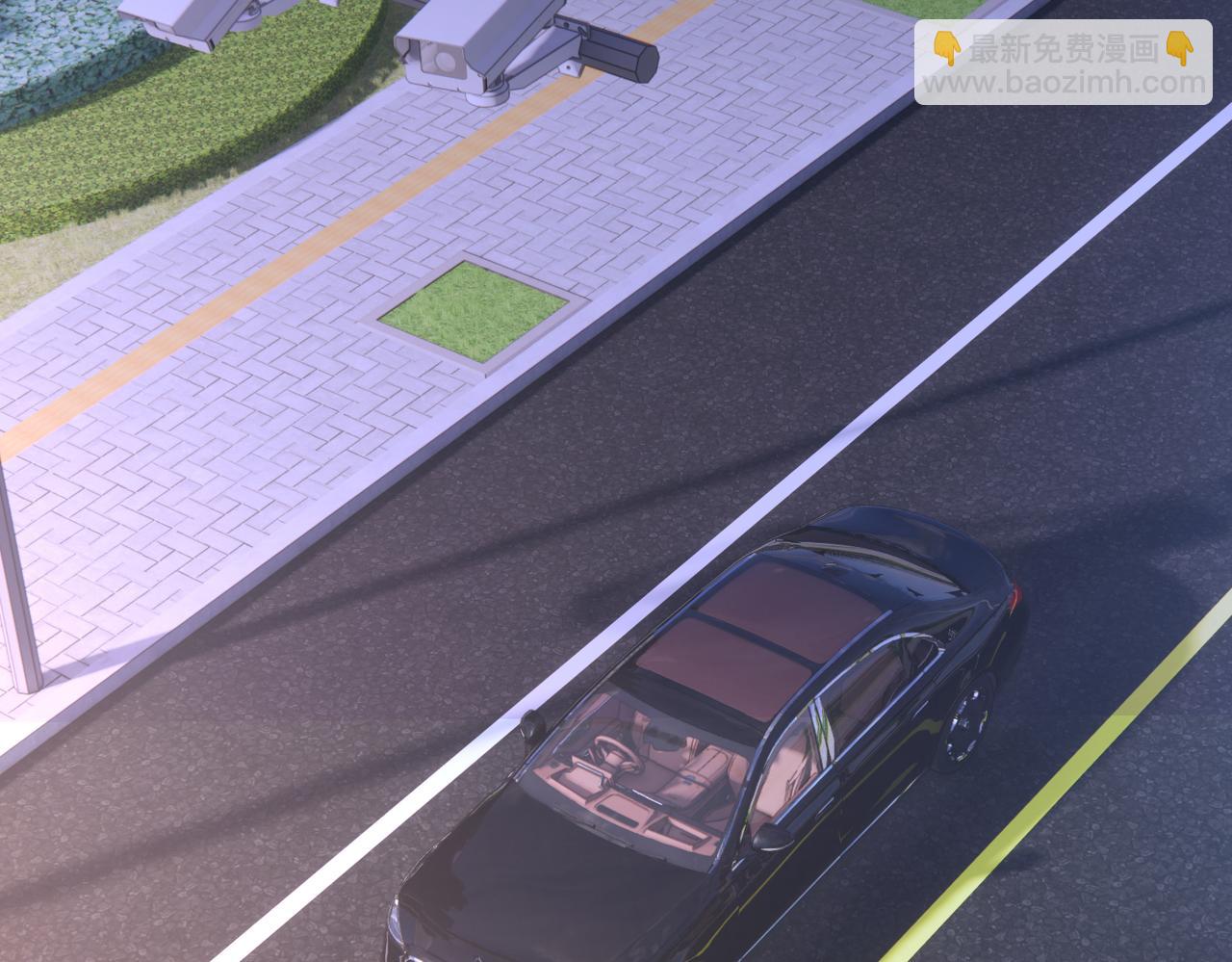This screenshot has height=962, width=1232.
Task: Open the www.baozimh.com watermark banner
Action: (x=1063, y=64)
